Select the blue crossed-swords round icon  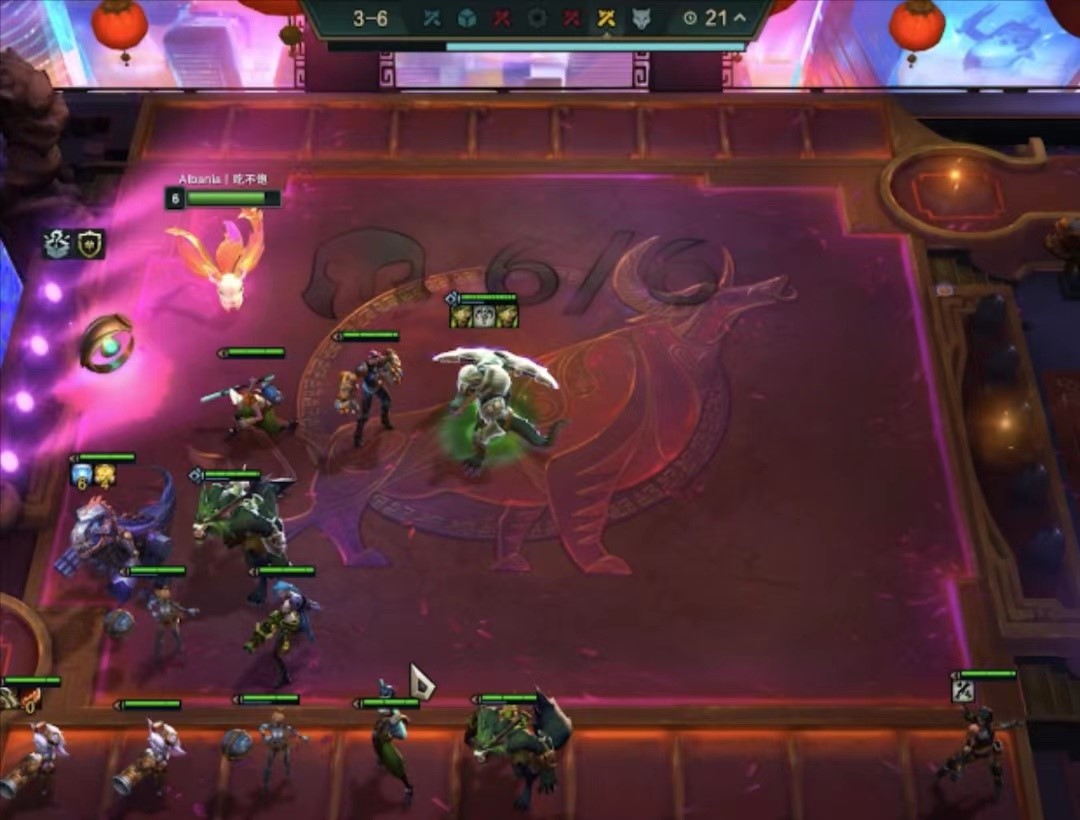(432, 18)
